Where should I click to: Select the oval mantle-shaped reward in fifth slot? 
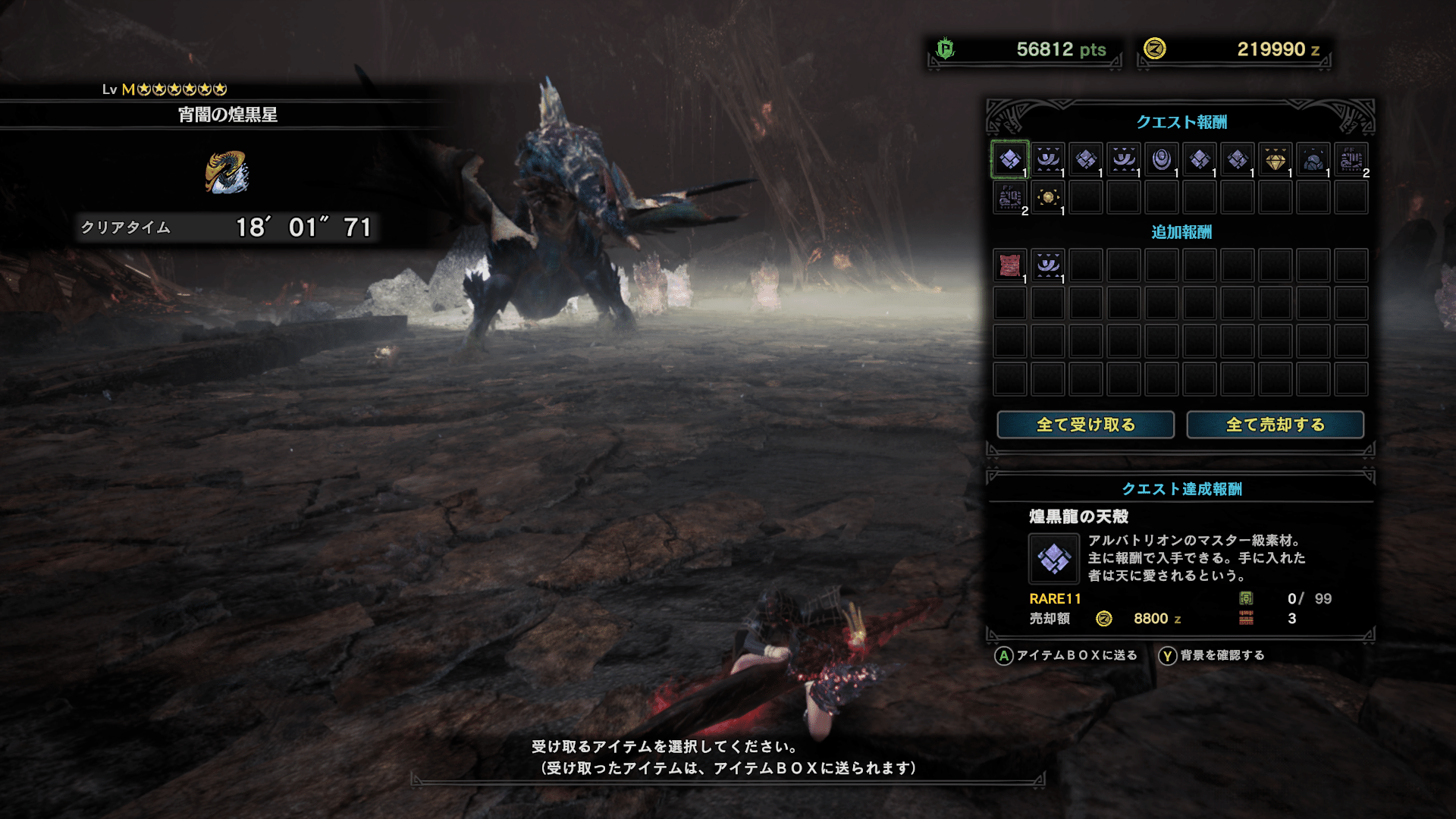(x=1160, y=159)
